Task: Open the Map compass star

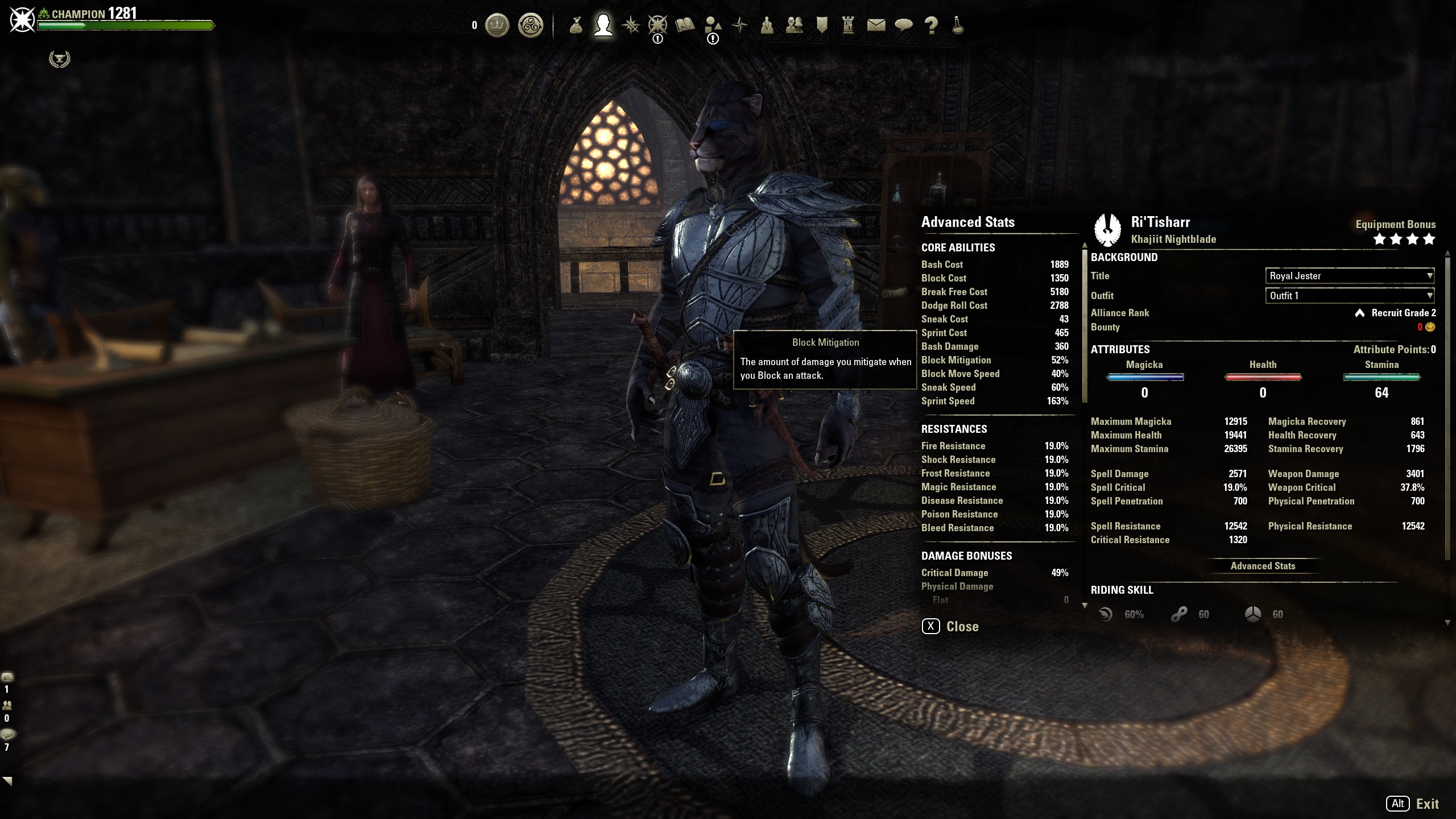Action: [x=740, y=26]
